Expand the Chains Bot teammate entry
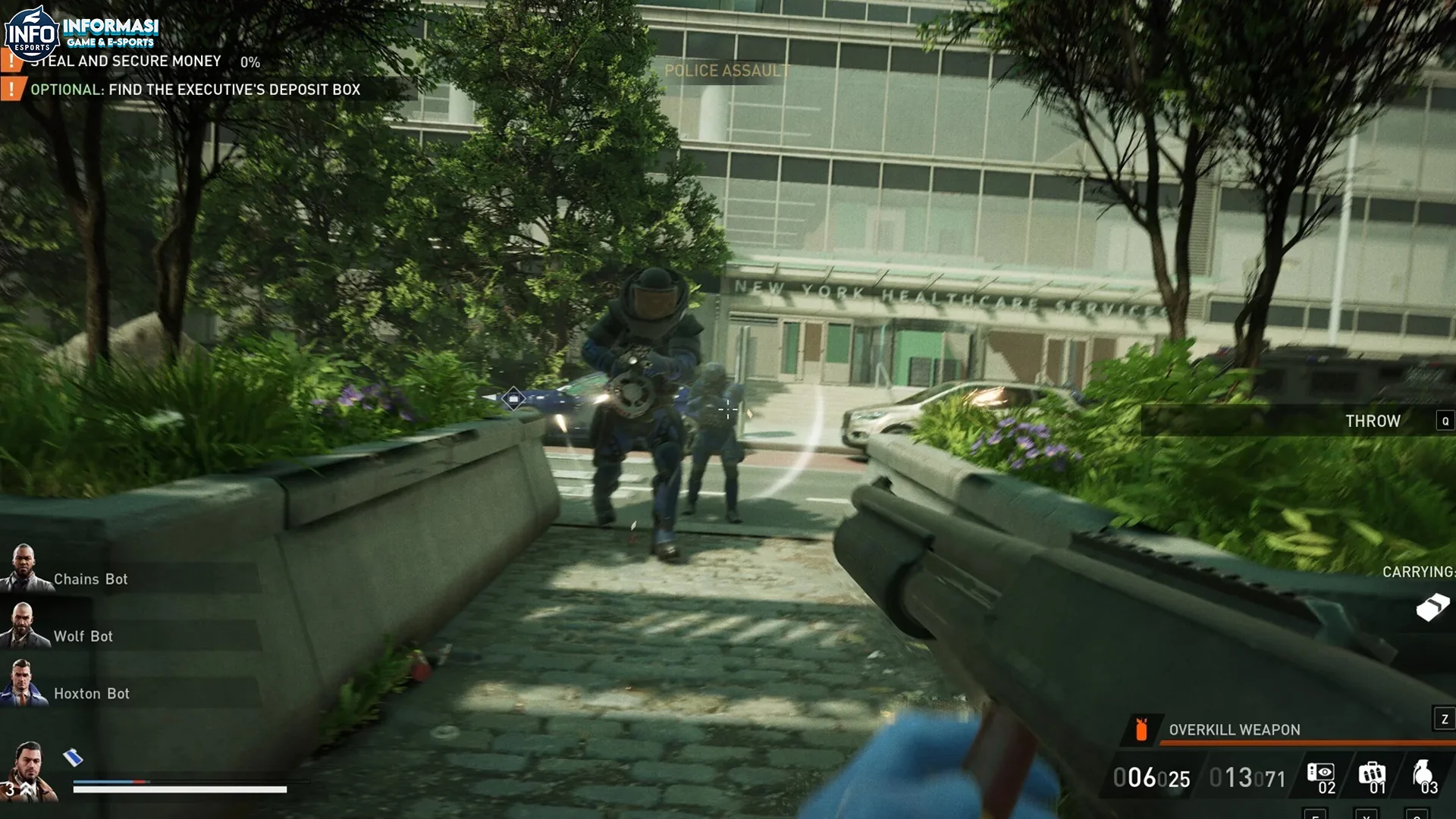Screen dimensions: 1456x819 (89, 579)
